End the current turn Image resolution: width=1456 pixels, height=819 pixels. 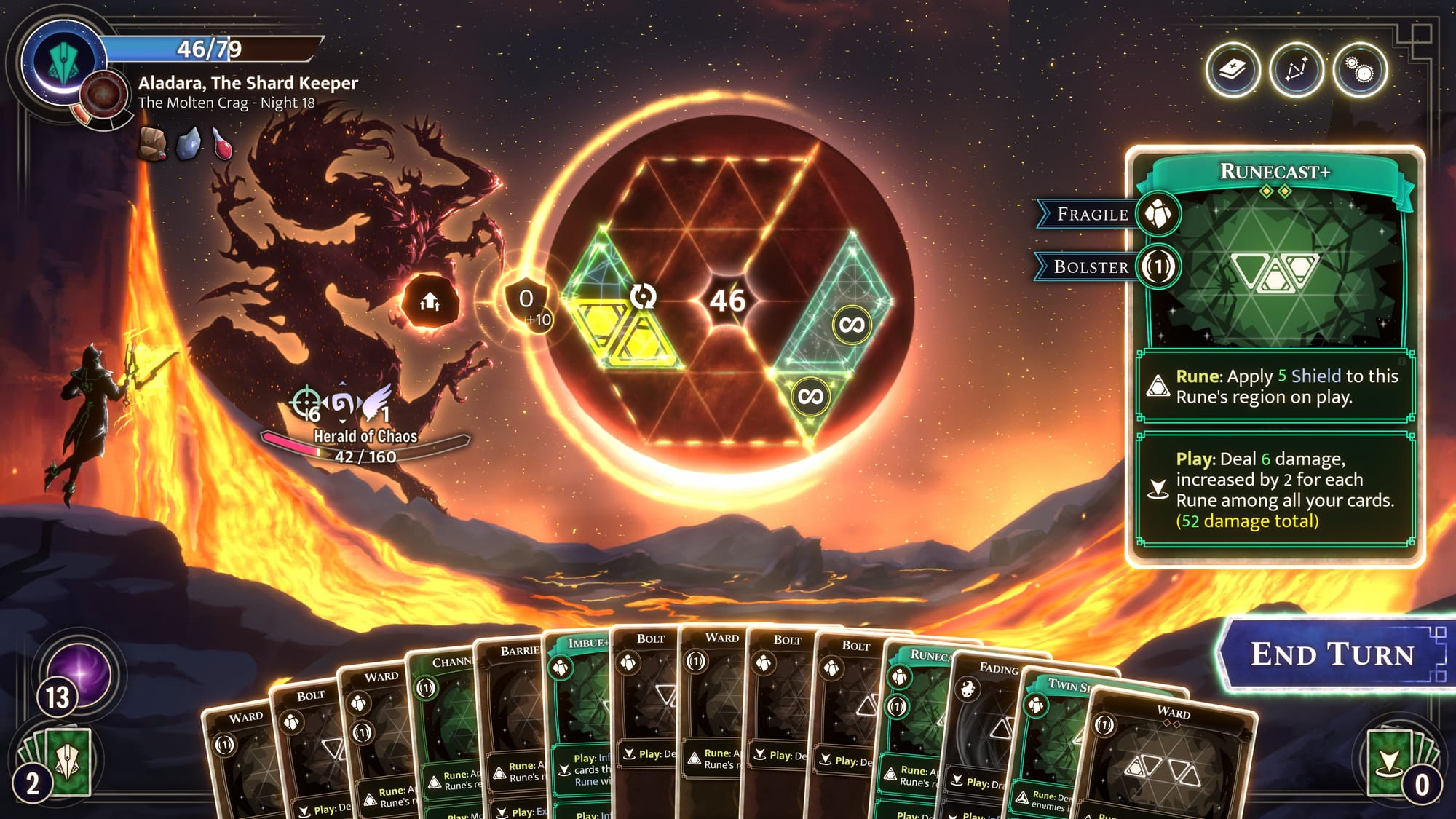pos(1332,654)
